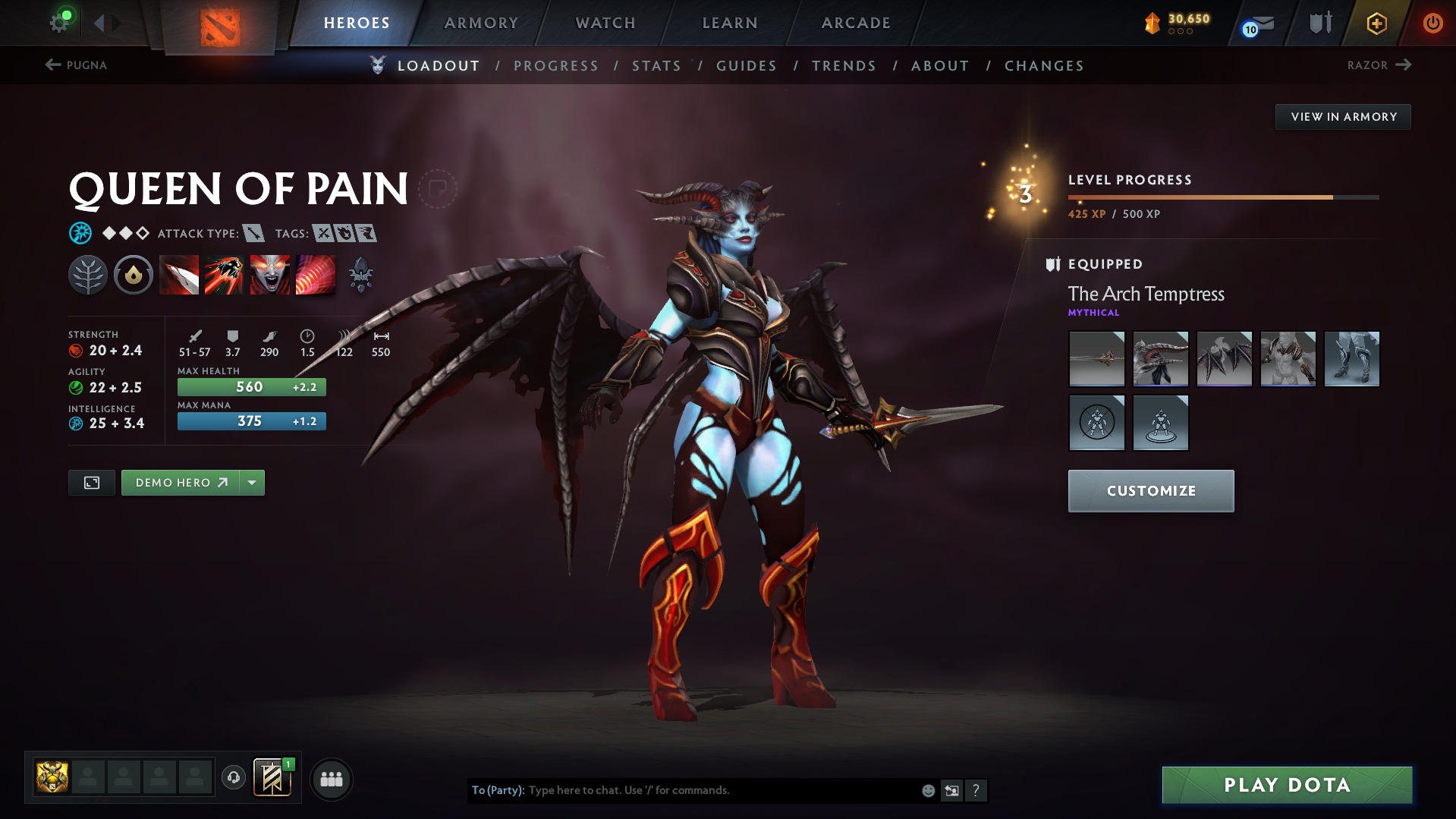This screenshot has height=819, width=1456.
Task: Open the Customize loadout button
Action: coord(1150,491)
